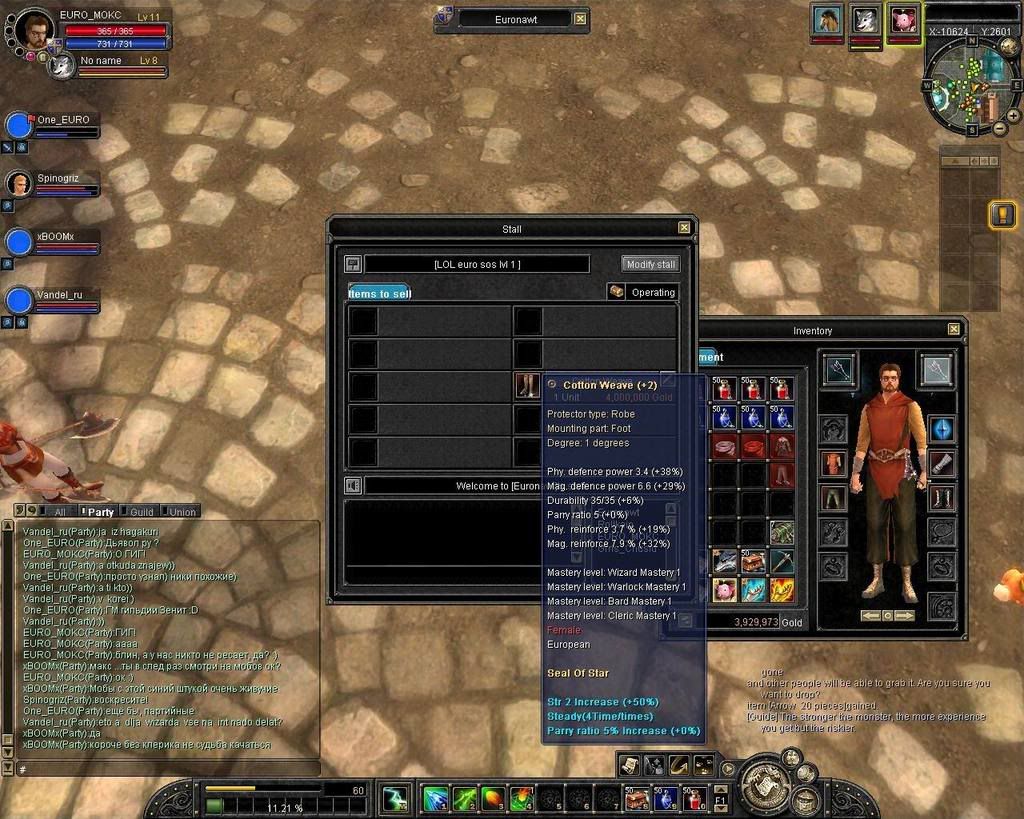1024x819 pixels.
Task: Select party member Spinogriz
Action: pos(20,184)
